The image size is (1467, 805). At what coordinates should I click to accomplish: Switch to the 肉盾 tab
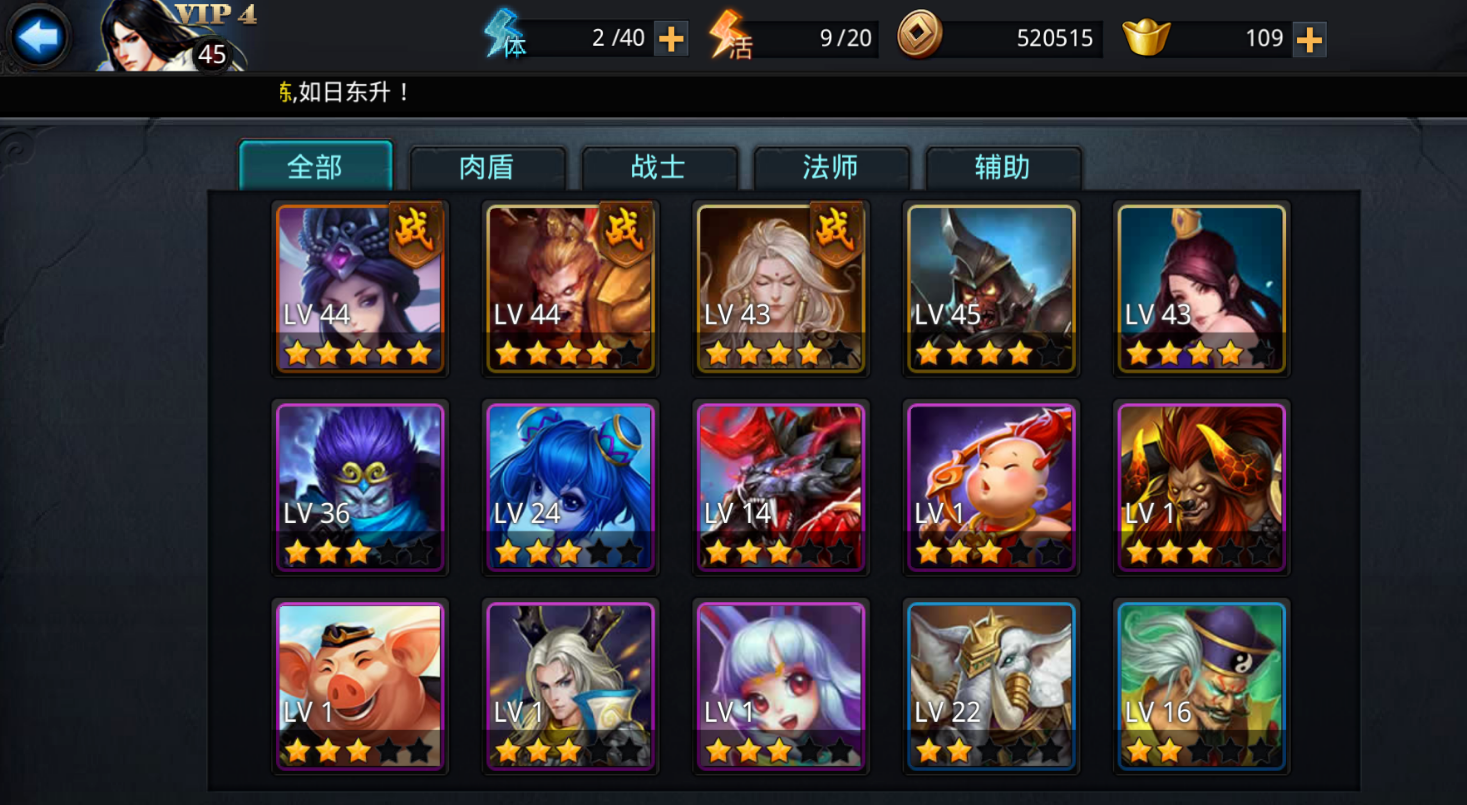487,167
